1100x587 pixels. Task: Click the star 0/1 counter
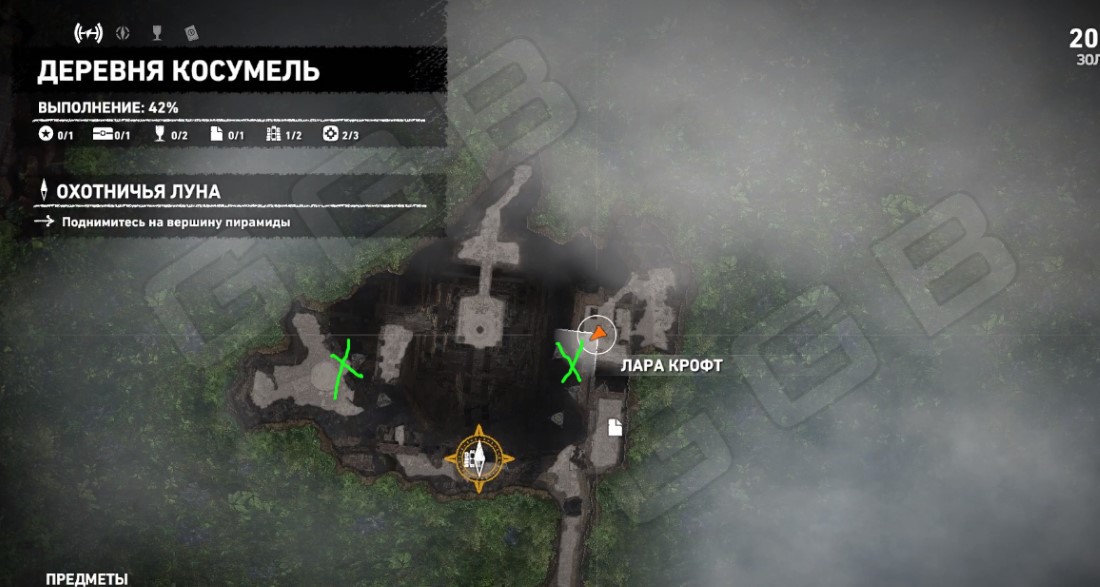55,135
